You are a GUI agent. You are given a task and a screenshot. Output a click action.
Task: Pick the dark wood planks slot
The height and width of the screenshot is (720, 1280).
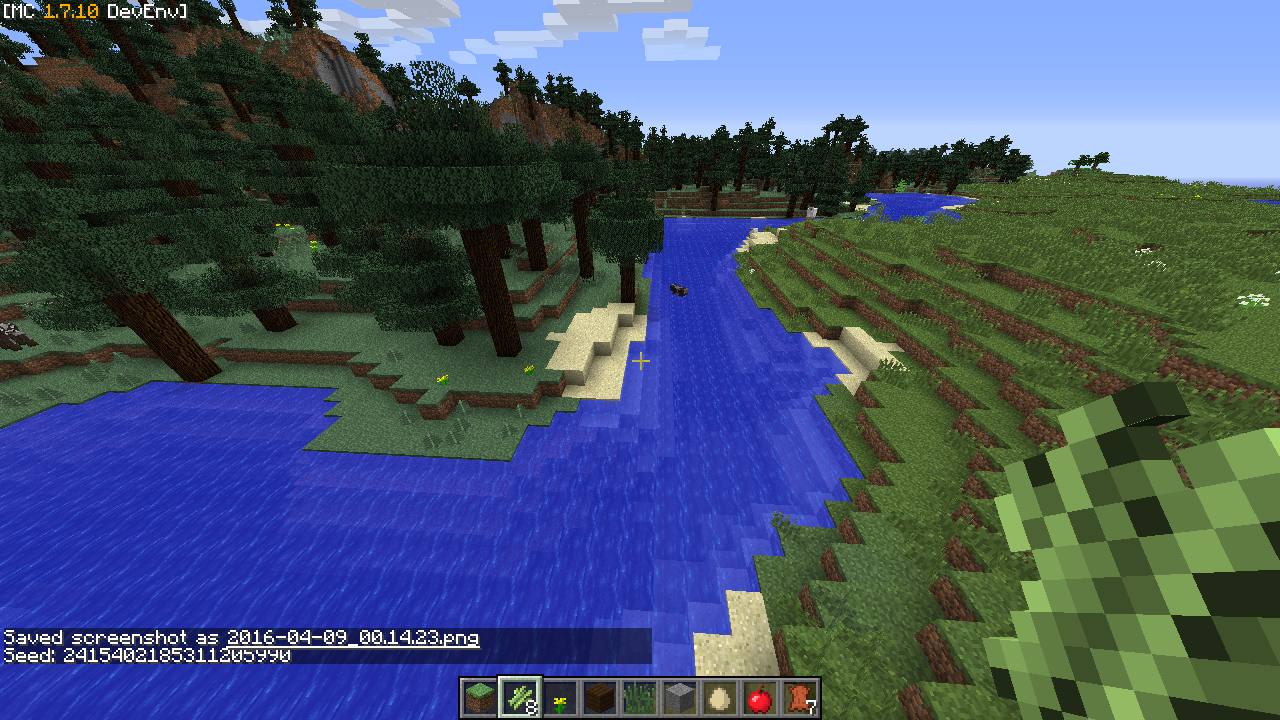600,698
